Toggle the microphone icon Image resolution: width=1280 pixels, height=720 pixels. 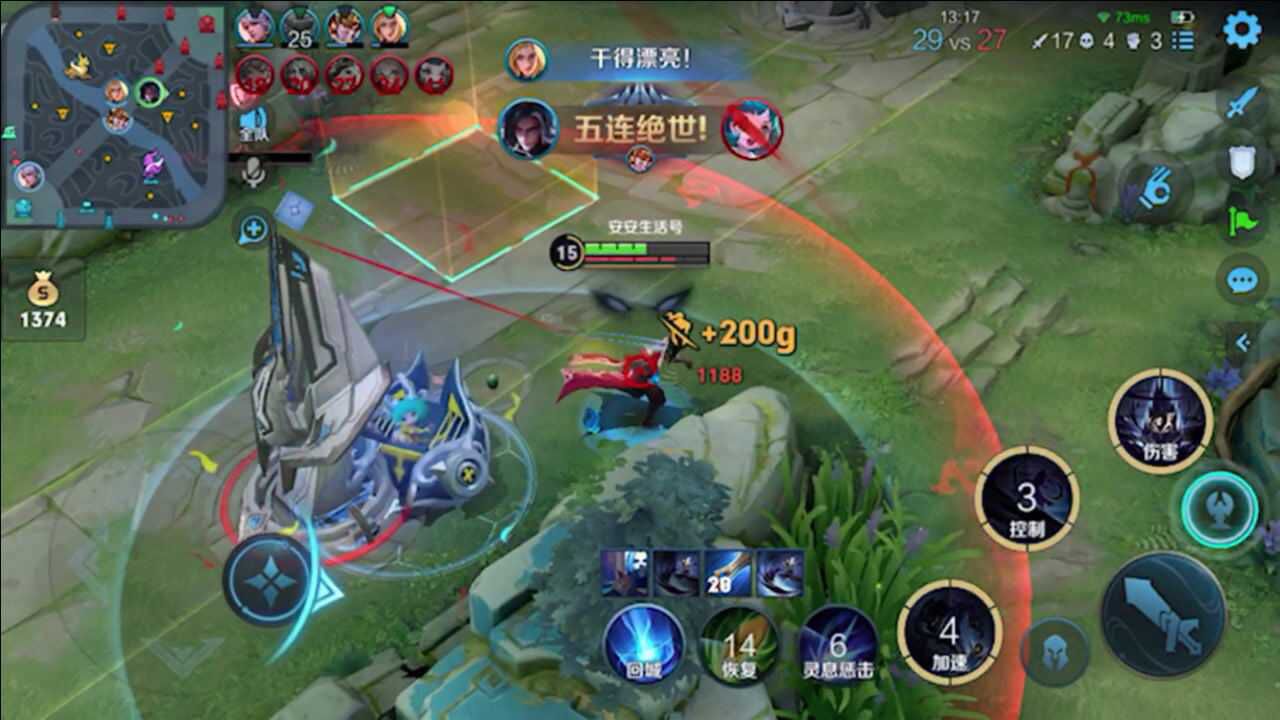[x=254, y=173]
